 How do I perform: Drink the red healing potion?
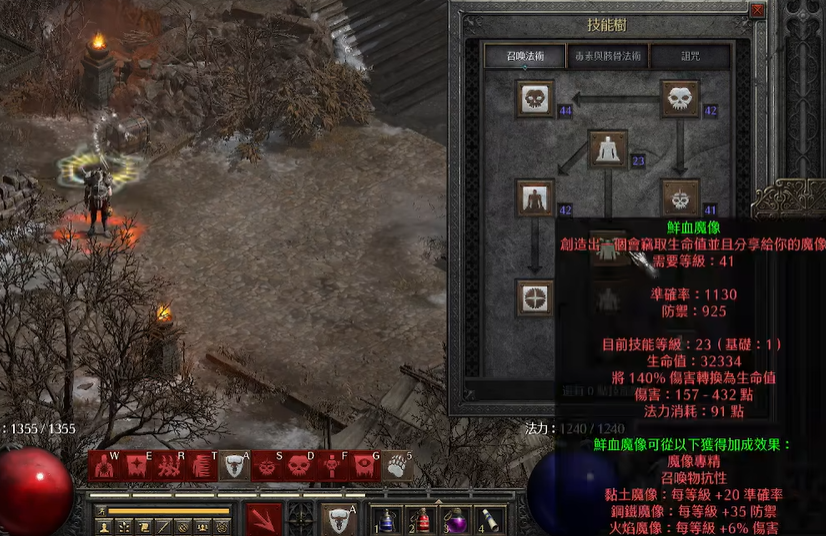pos(422,520)
